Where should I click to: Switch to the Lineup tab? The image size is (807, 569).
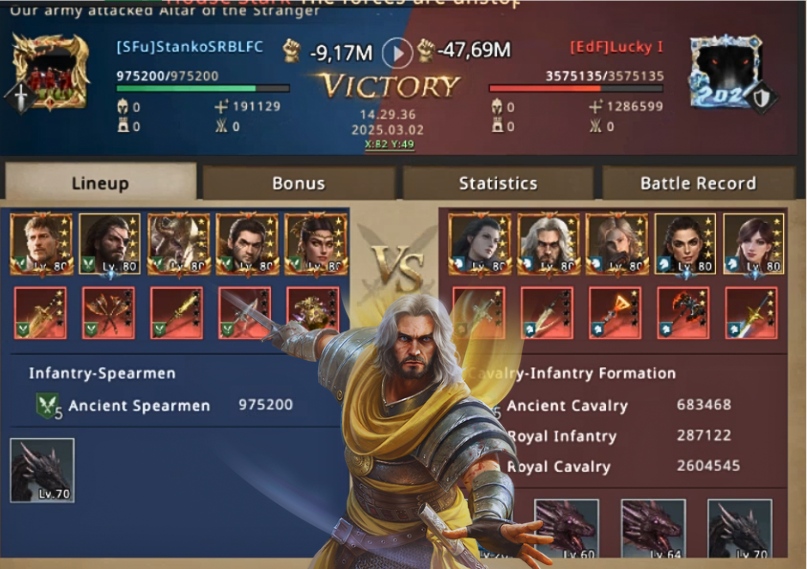(100, 183)
